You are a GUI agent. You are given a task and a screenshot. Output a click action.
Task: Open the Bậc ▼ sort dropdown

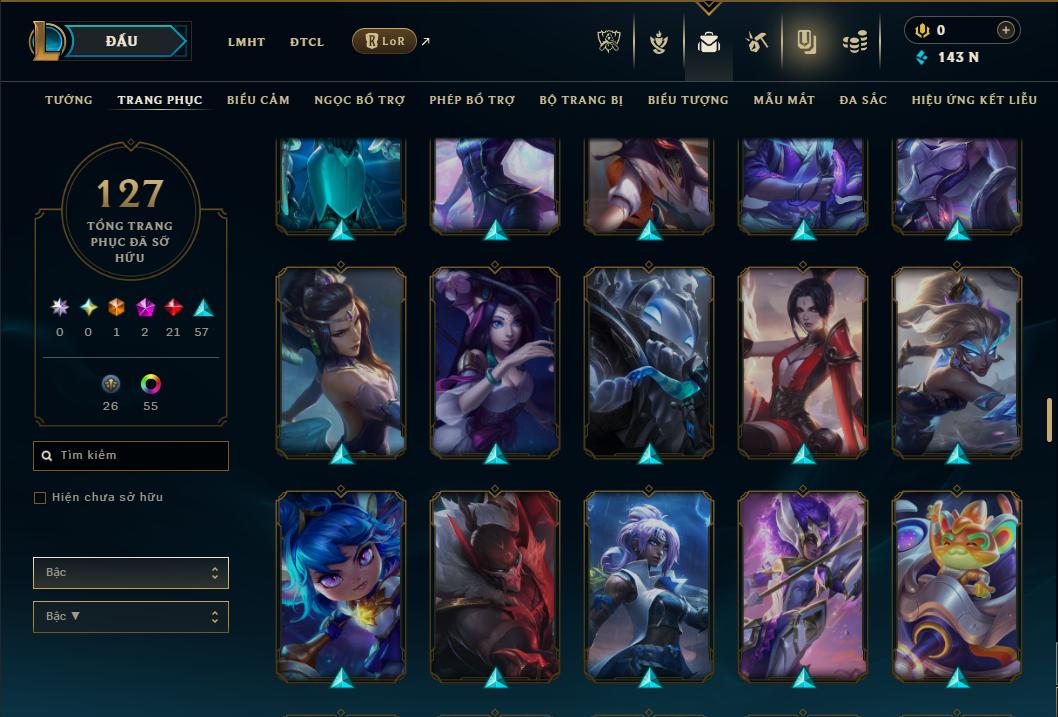131,616
